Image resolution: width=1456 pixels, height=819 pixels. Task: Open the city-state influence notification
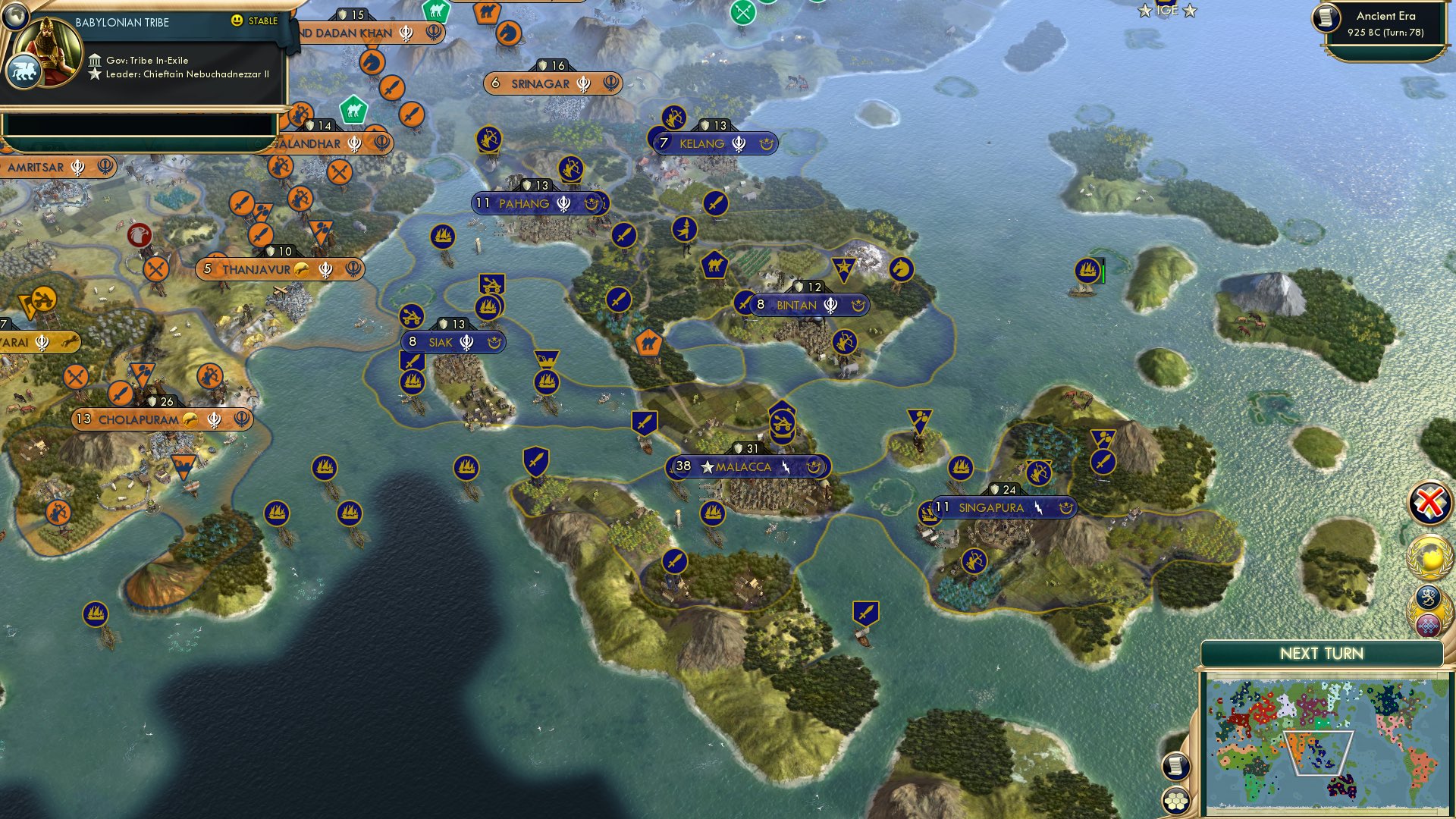click(1428, 596)
